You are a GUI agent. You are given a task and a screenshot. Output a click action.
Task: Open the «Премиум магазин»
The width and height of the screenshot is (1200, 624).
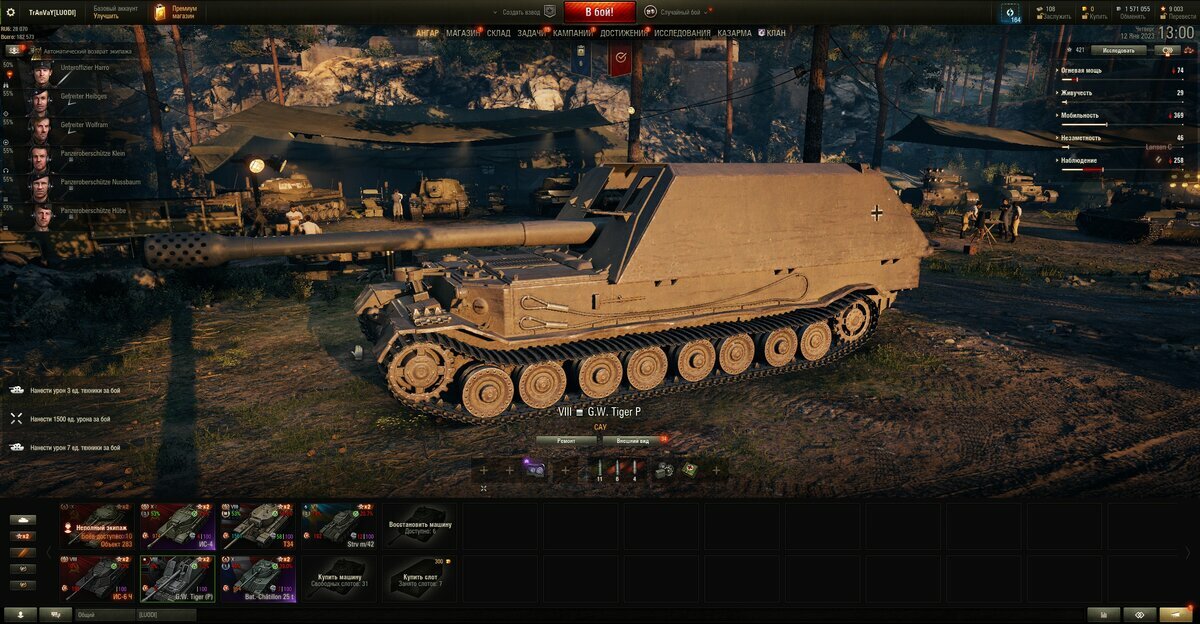click(175, 12)
